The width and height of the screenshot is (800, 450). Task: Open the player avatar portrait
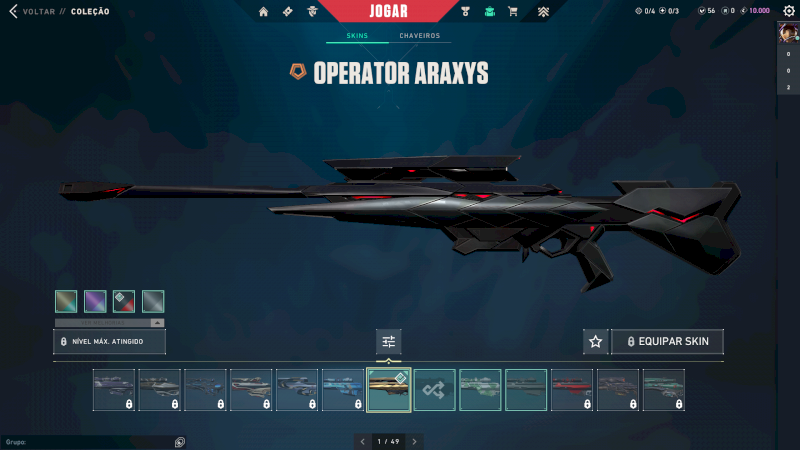787,32
